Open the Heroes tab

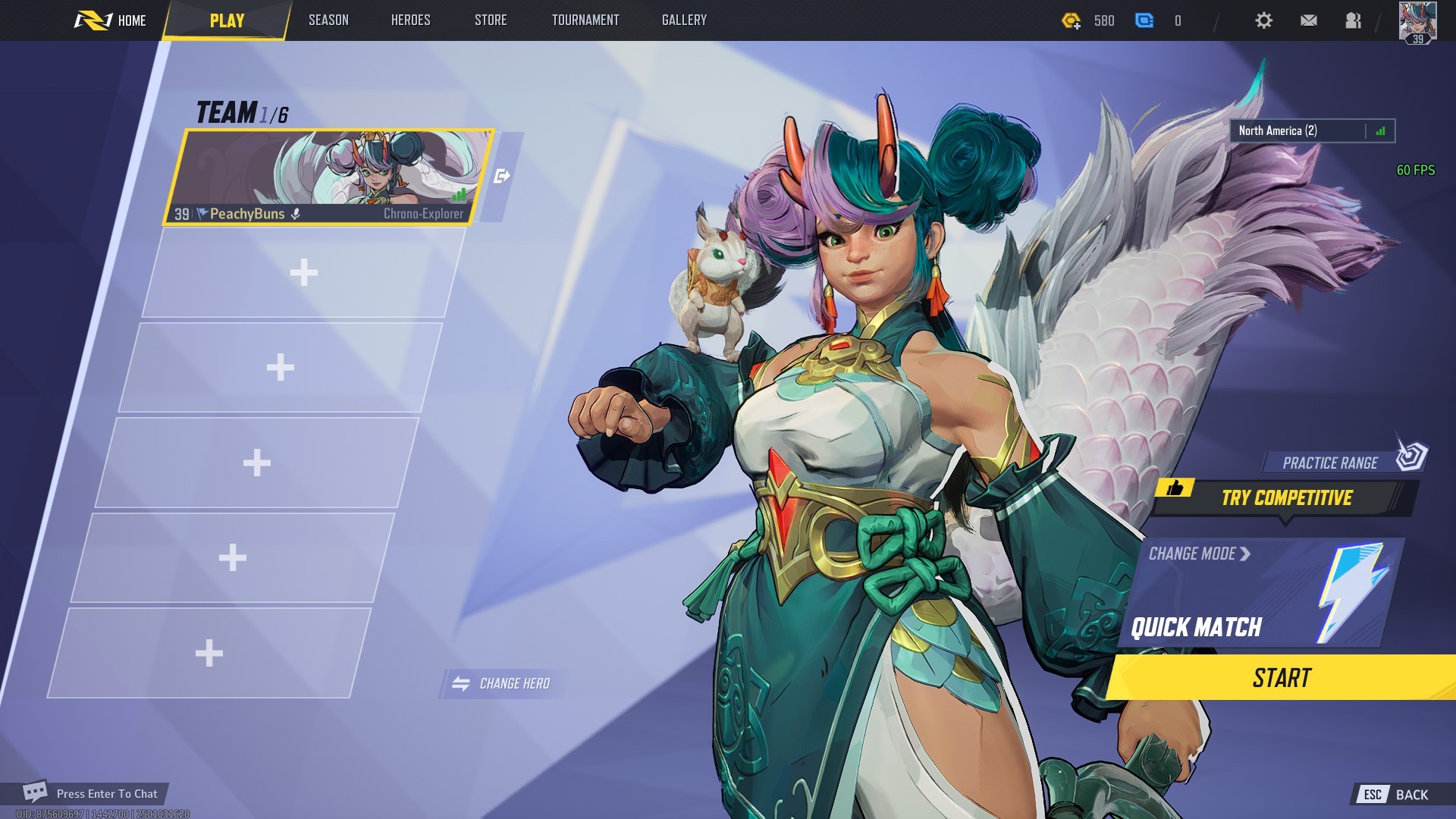pyautogui.click(x=410, y=20)
